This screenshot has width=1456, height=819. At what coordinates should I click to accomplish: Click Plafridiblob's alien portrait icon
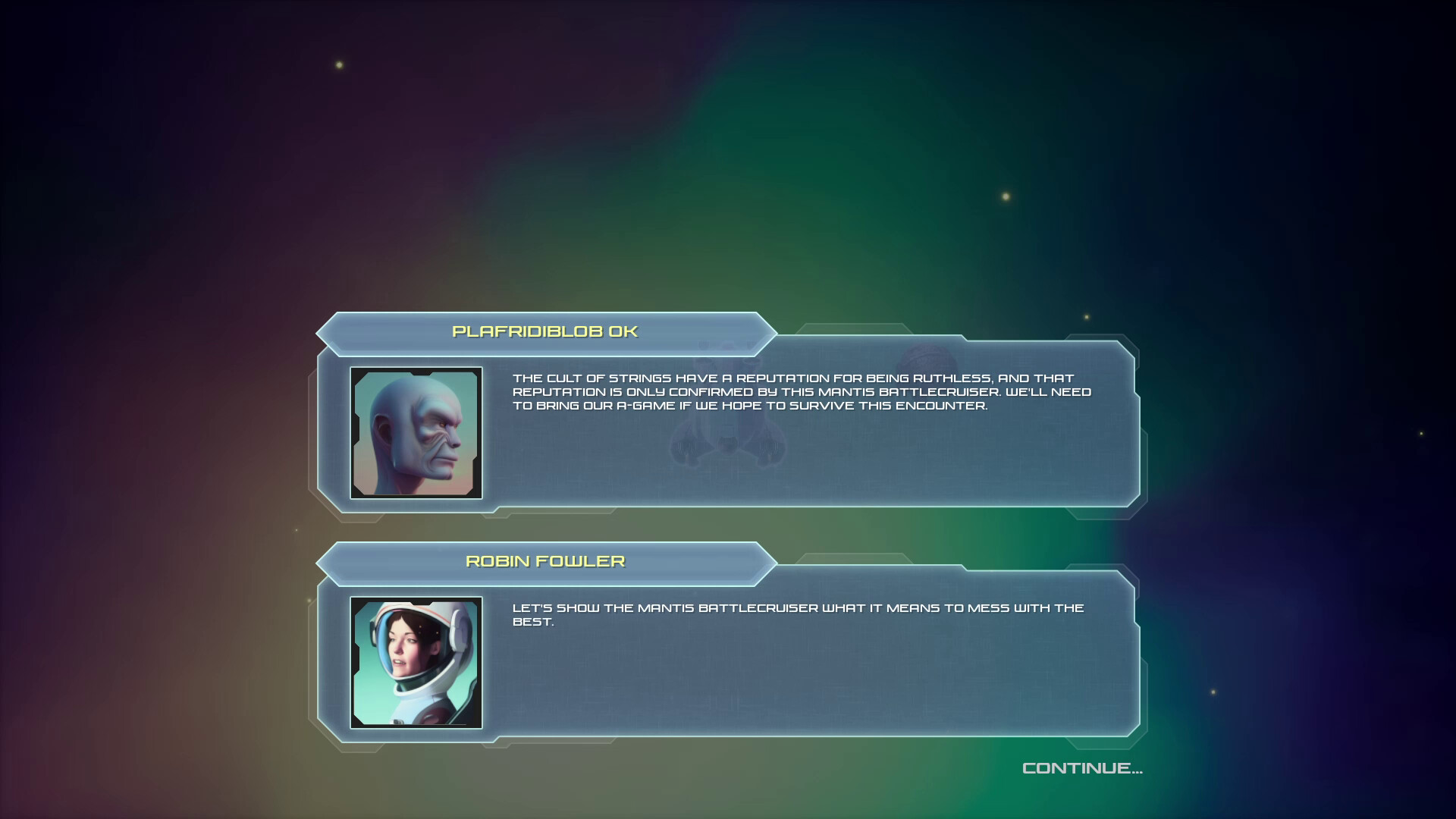(416, 431)
